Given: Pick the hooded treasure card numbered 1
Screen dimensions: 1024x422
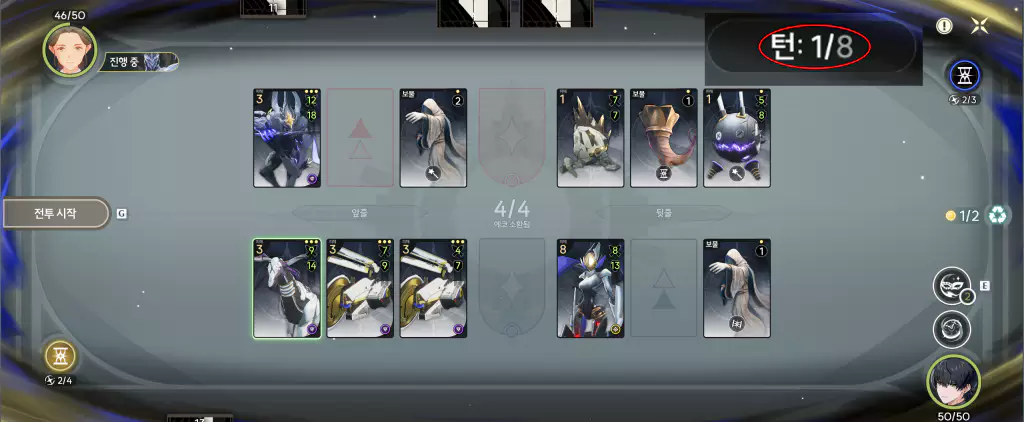Looking at the screenshot, I should 737,289.
